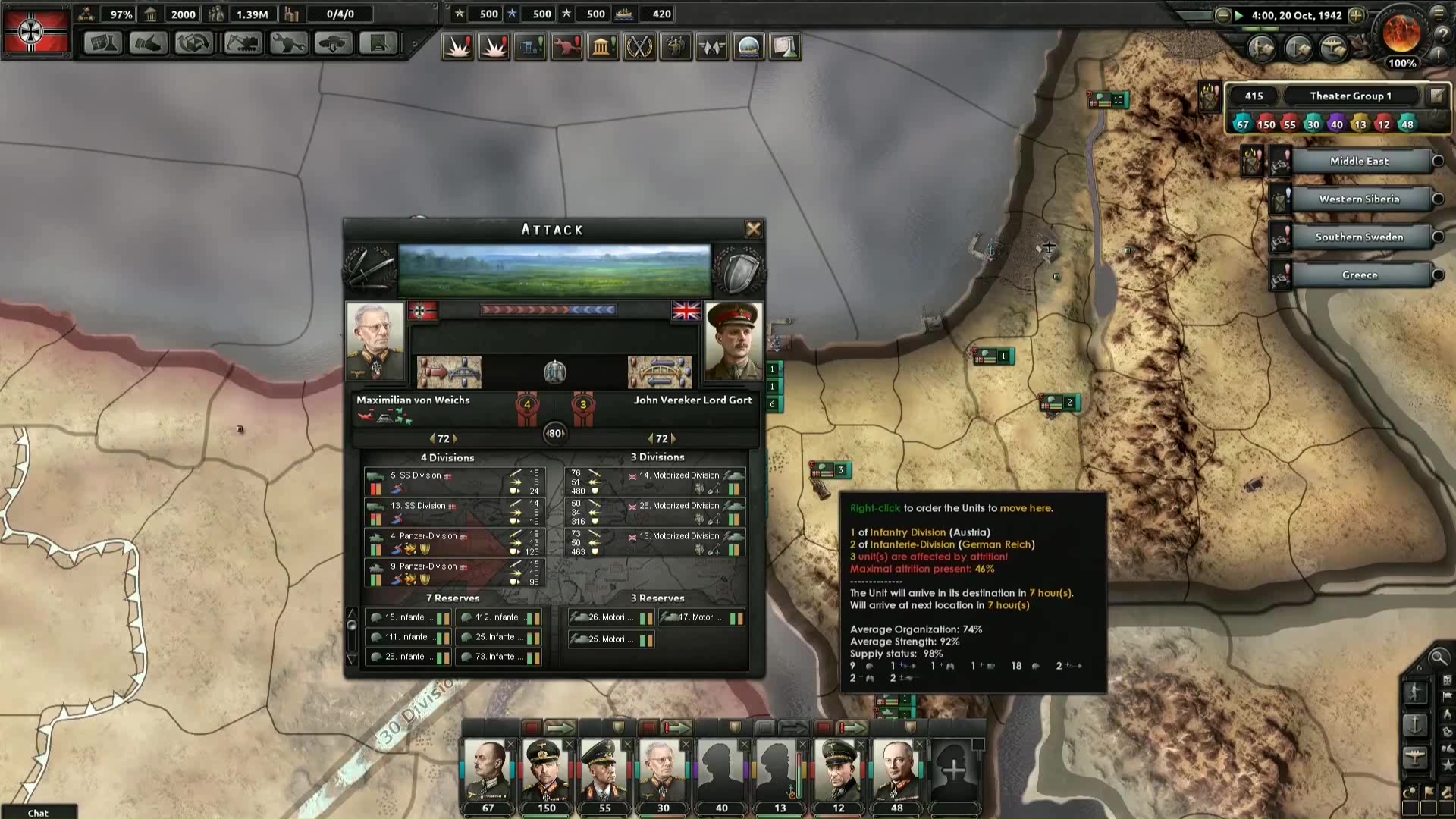Adjust the 100% game speed control
The height and width of the screenshot is (819, 1456).
(1402, 64)
